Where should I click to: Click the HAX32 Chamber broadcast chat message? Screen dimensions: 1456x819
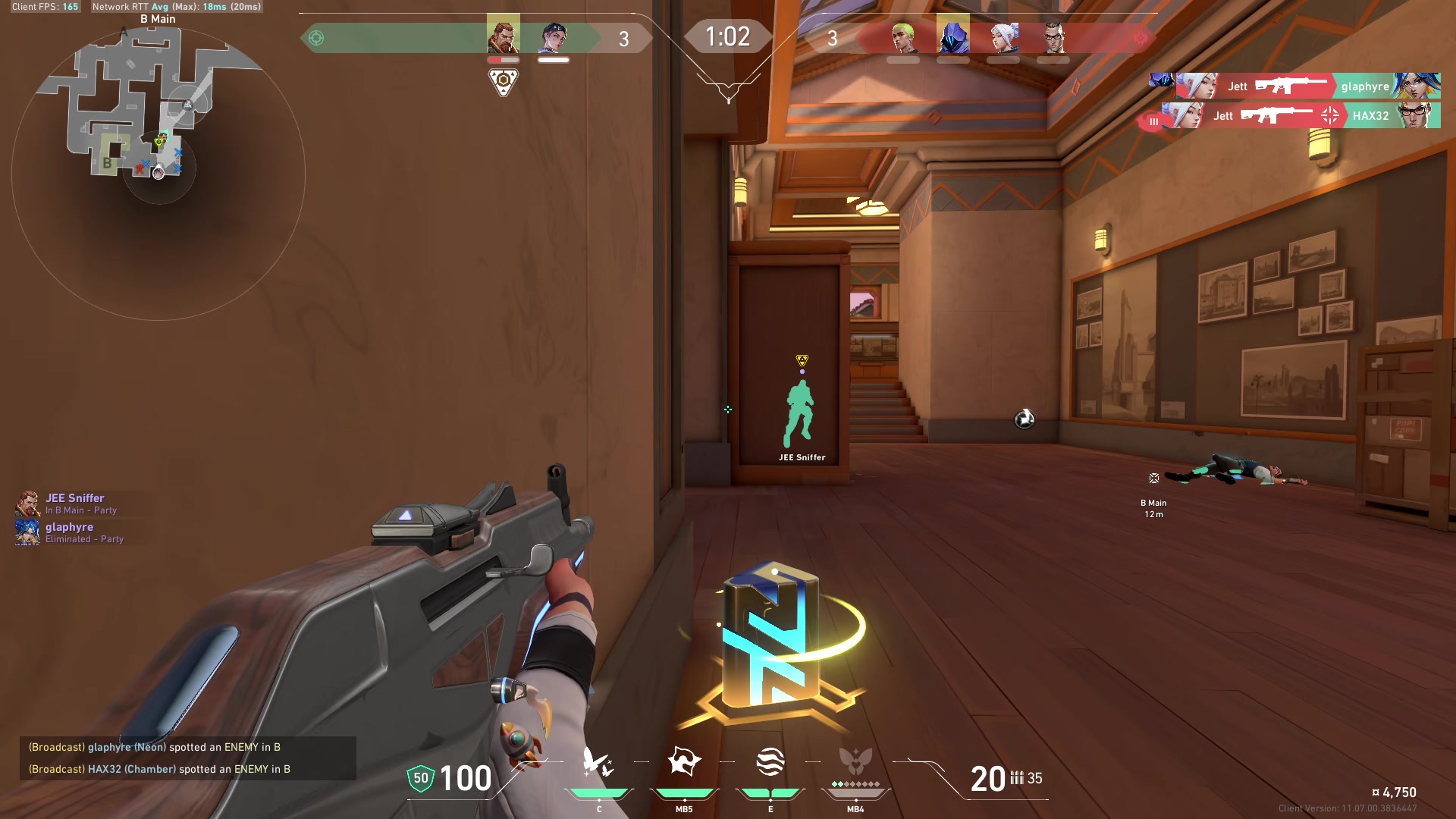pyautogui.click(x=159, y=769)
